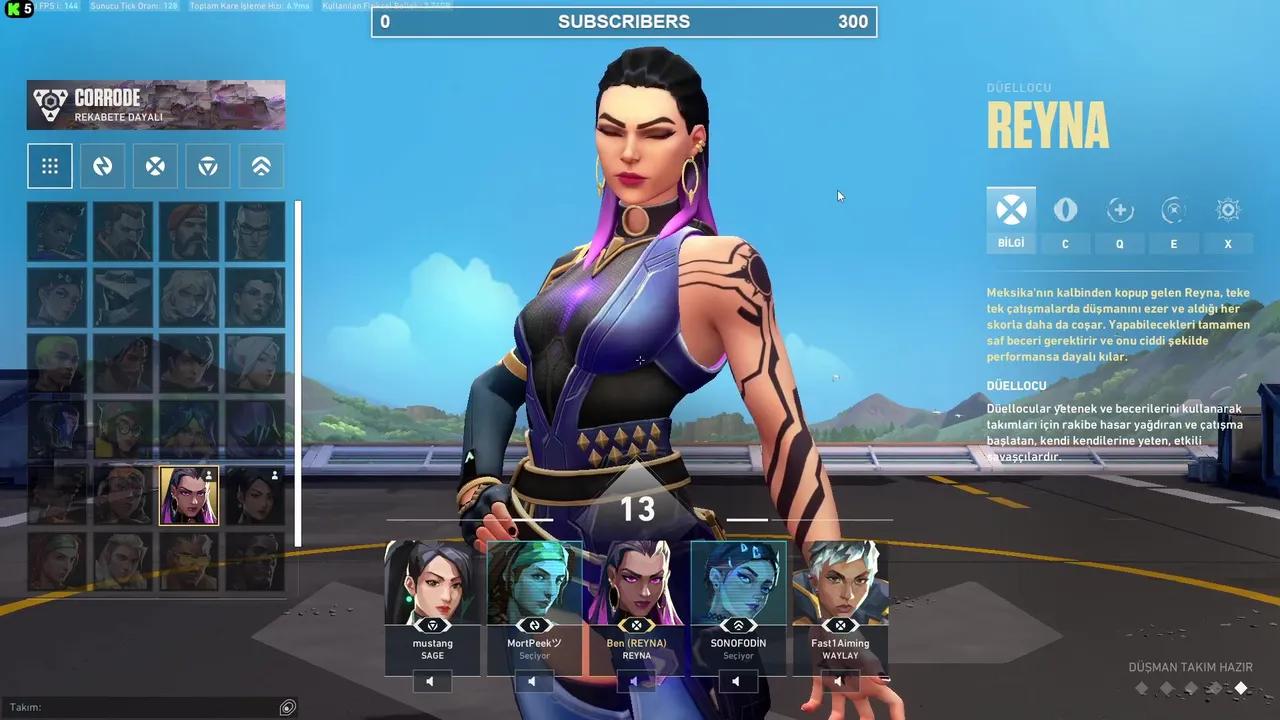This screenshot has width=1280, height=720.
Task: Open the last role filter chevron icon
Action: pyautogui.click(x=260, y=166)
